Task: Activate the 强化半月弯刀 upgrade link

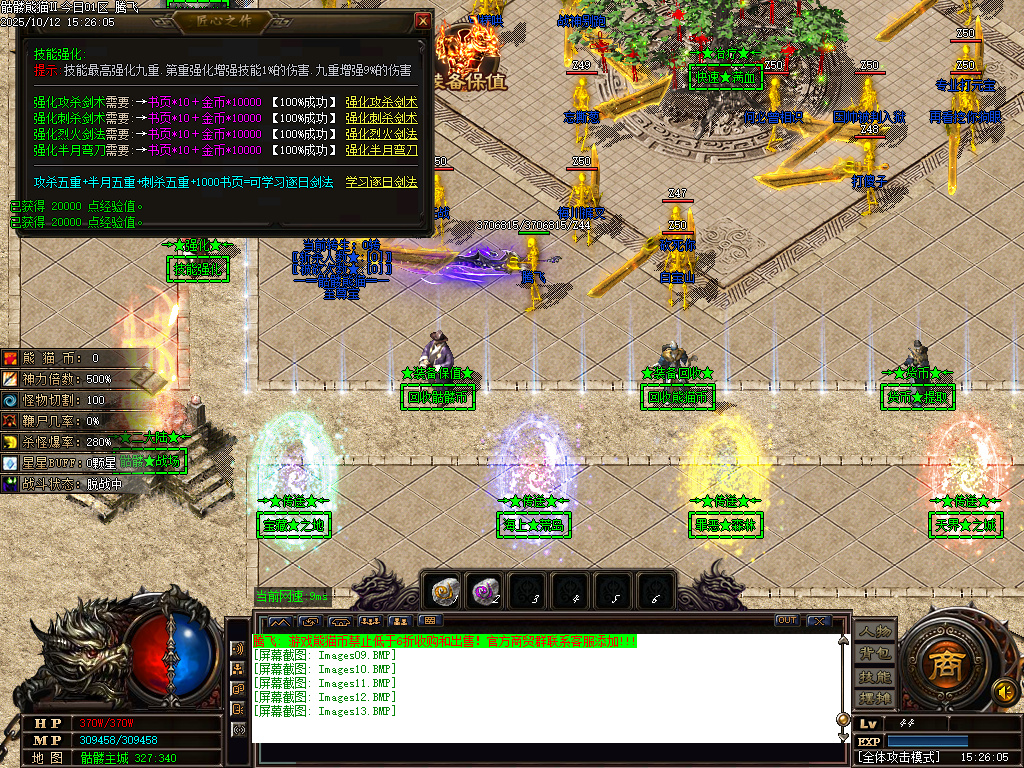Action: click(x=381, y=150)
